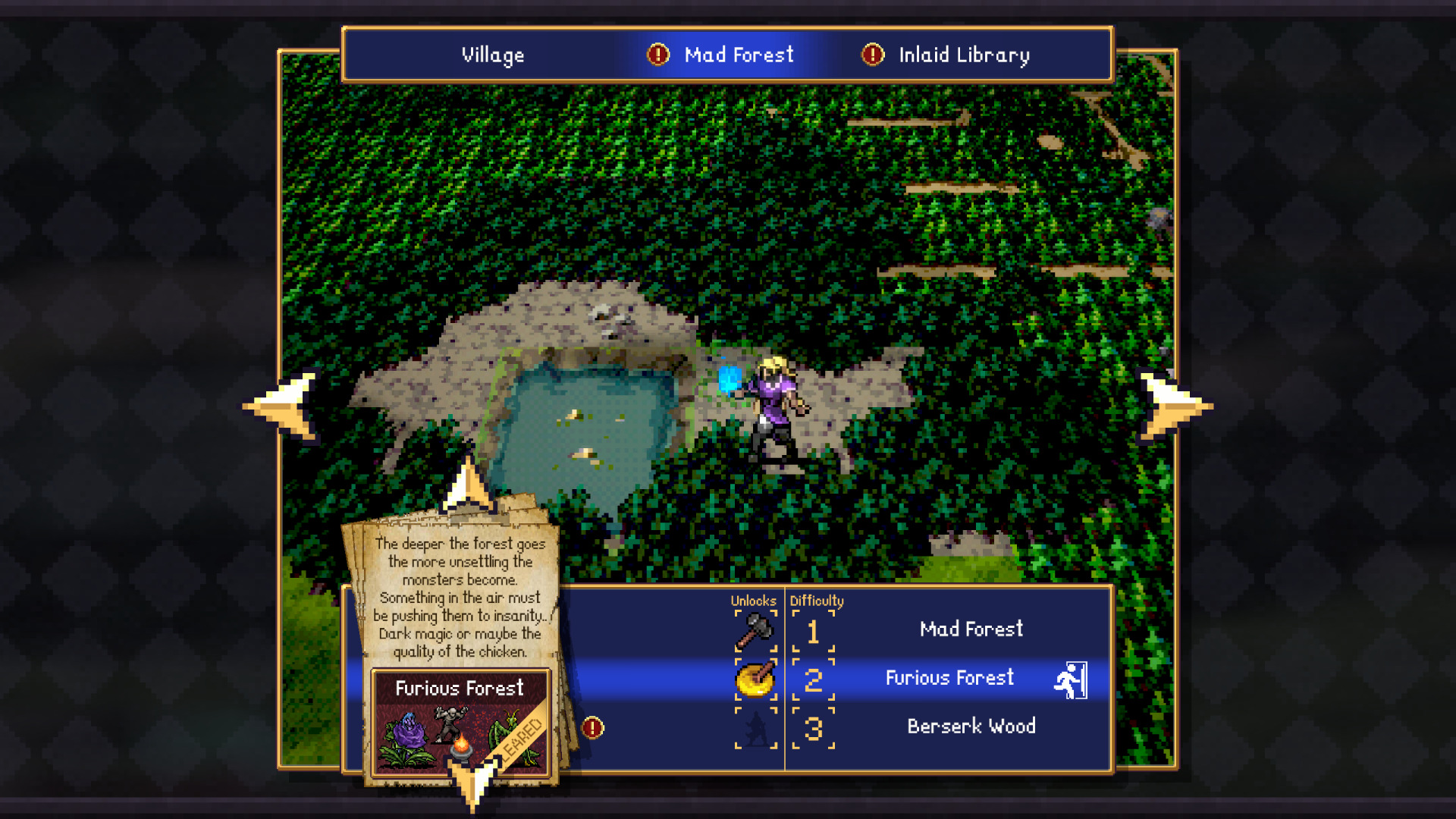Select difficulty 2 for Furious Forest
The image size is (1456, 819).
pyautogui.click(x=814, y=679)
